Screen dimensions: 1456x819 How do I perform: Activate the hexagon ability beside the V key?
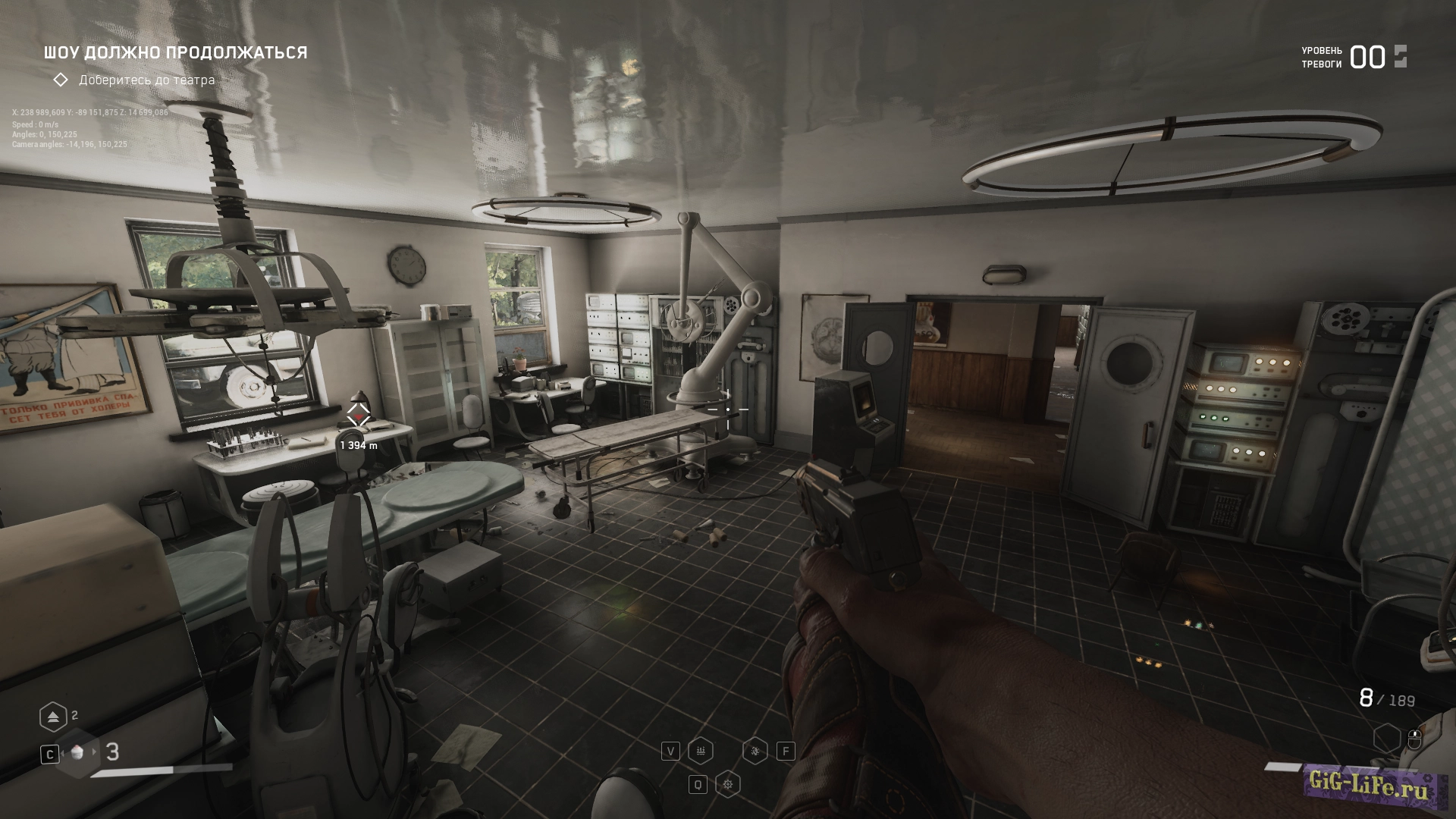click(x=701, y=751)
